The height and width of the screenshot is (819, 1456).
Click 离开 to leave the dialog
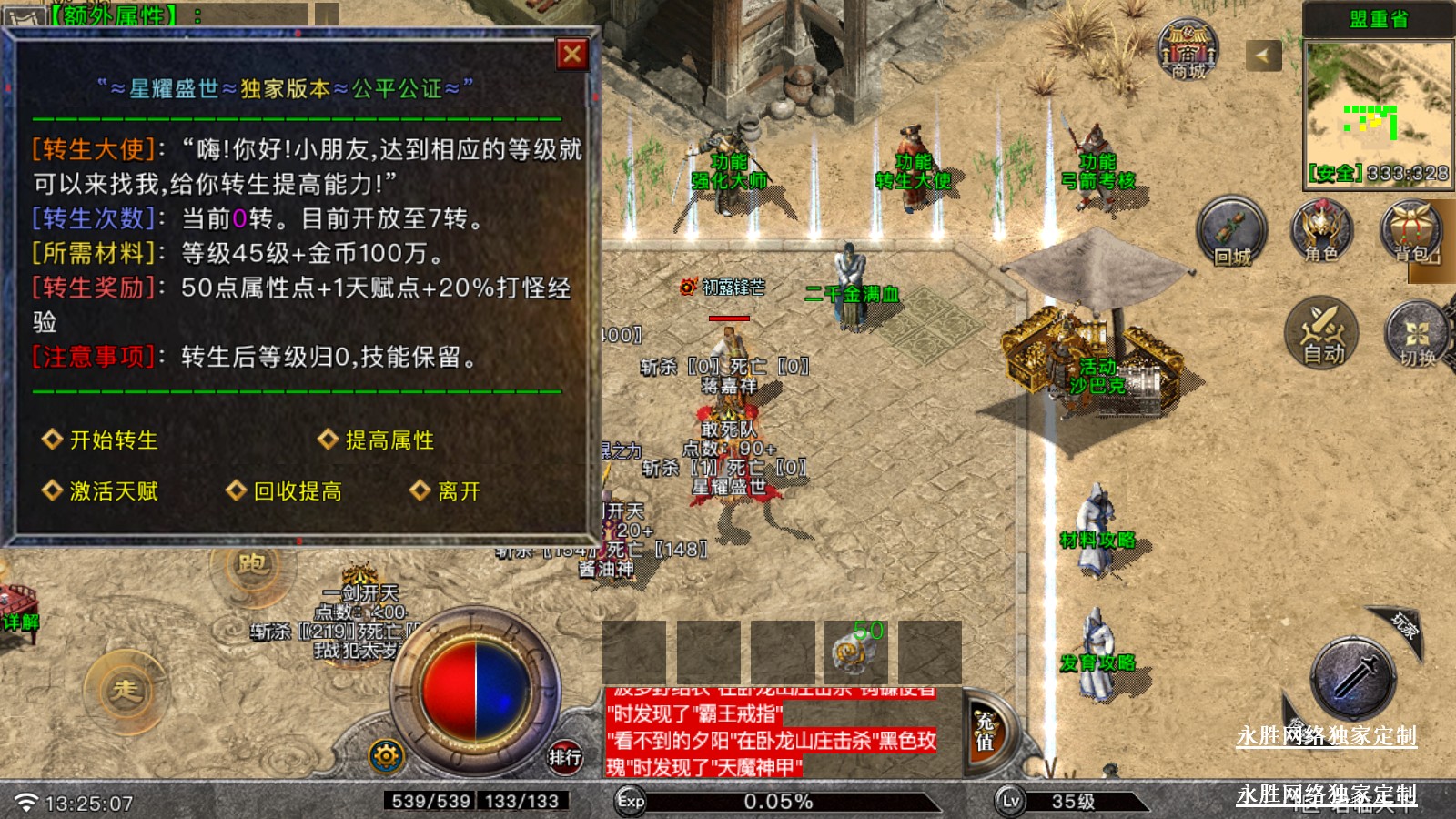point(458,491)
